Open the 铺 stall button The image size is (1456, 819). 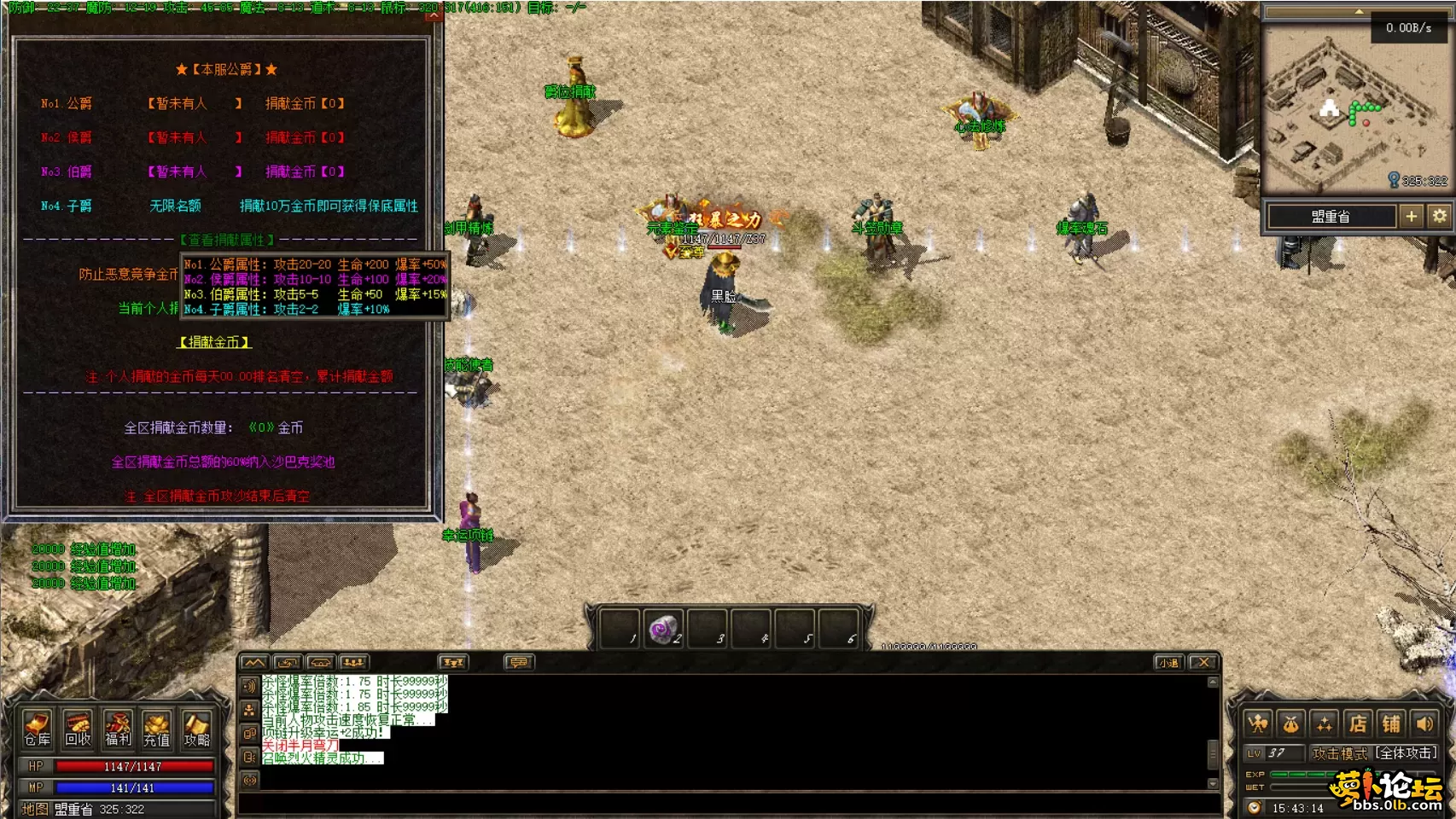(1391, 724)
